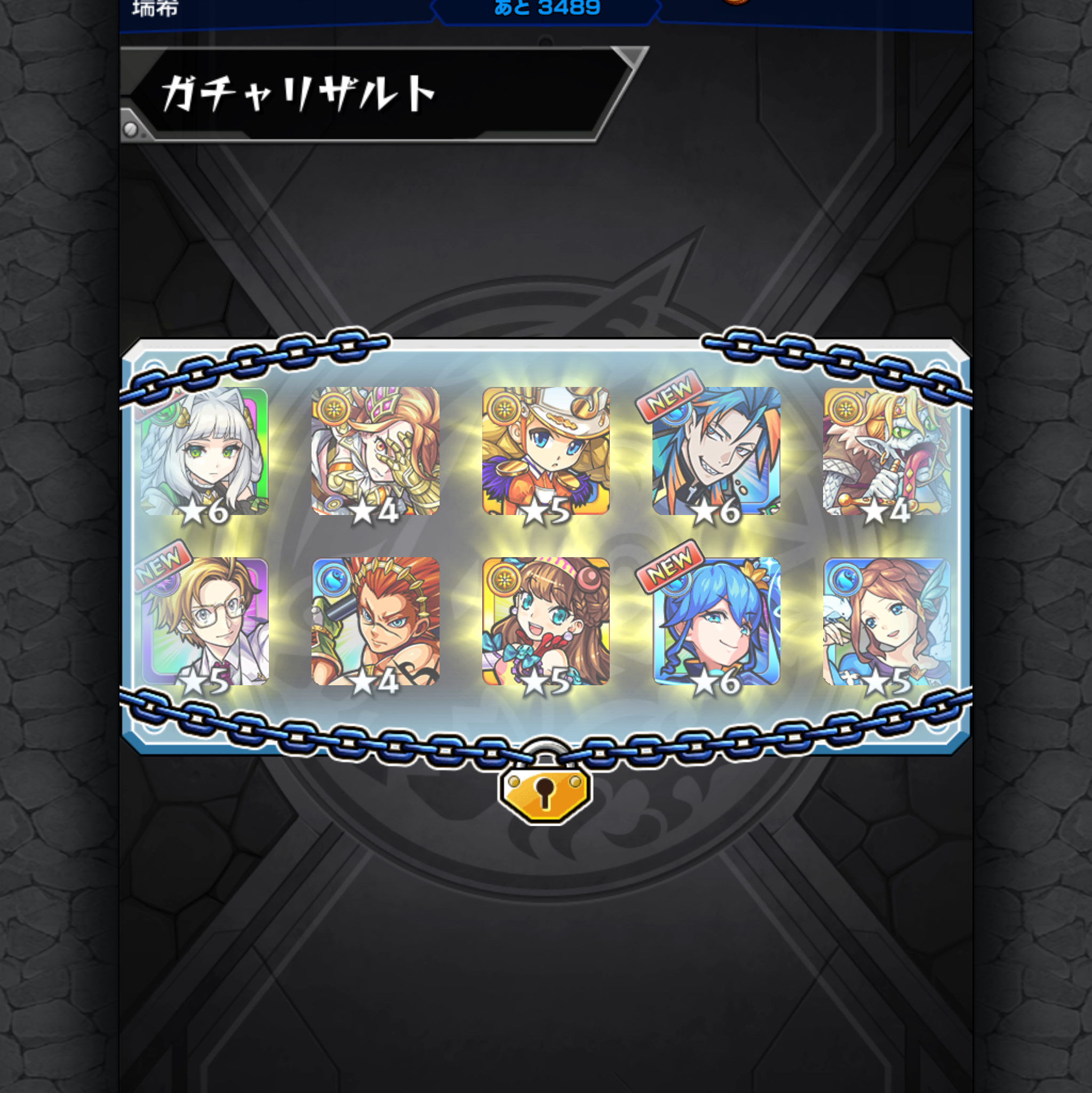Viewport: 1092px width, 1093px height.
Task: Select the ★6 blue-haired crowned girl card
Action: coord(718,625)
